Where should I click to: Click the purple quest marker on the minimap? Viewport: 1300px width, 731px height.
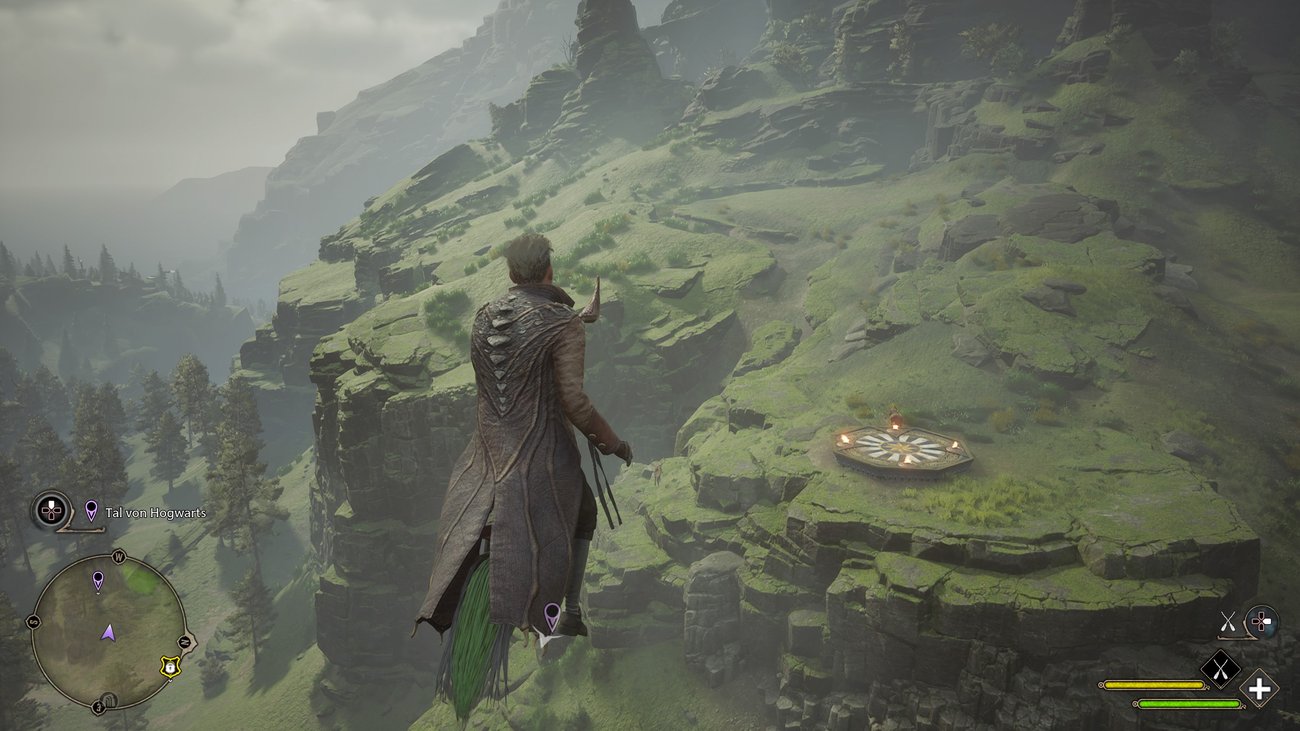click(x=98, y=581)
